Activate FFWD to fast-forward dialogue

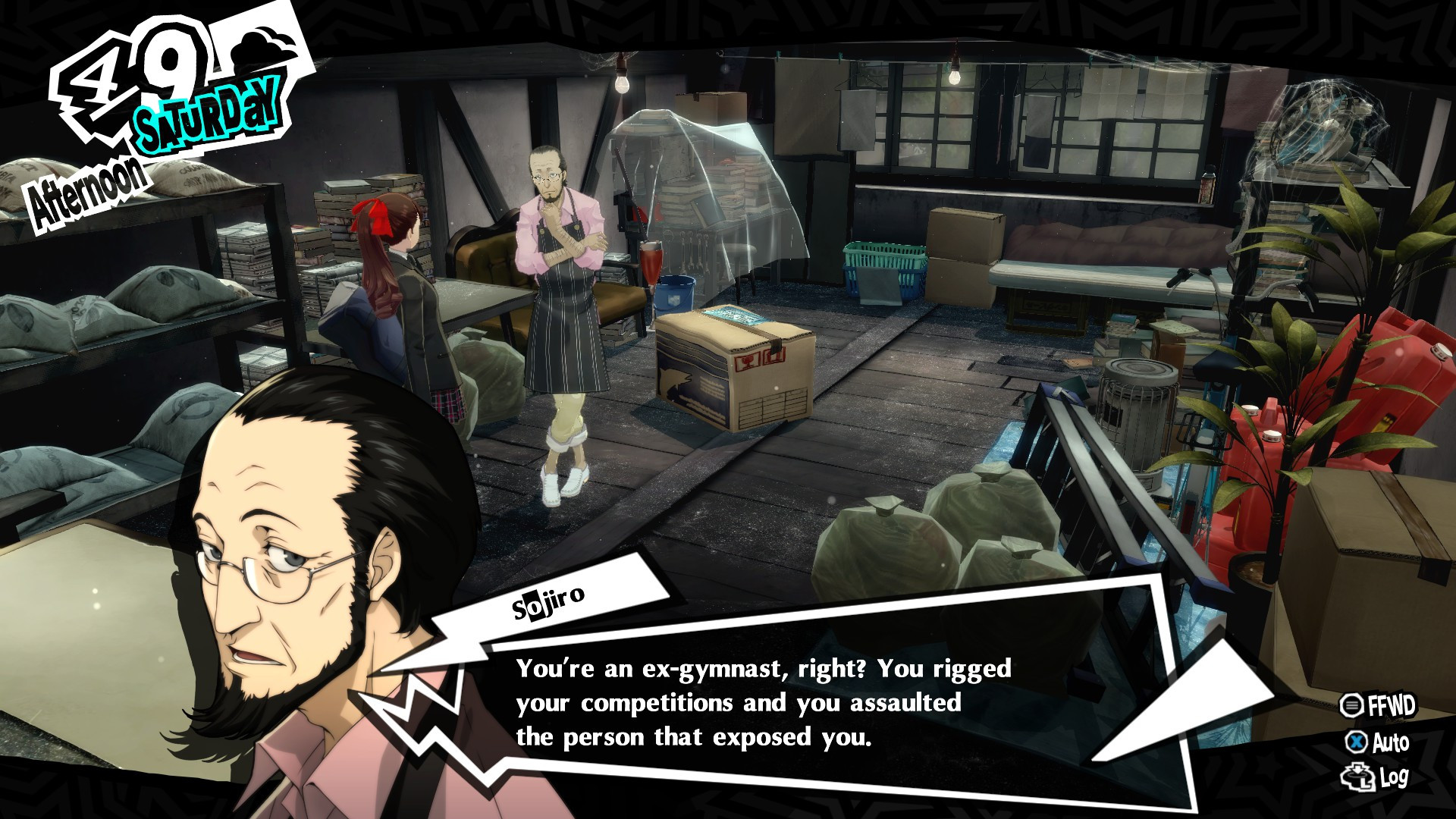pyautogui.click(x=1377, y=706)
